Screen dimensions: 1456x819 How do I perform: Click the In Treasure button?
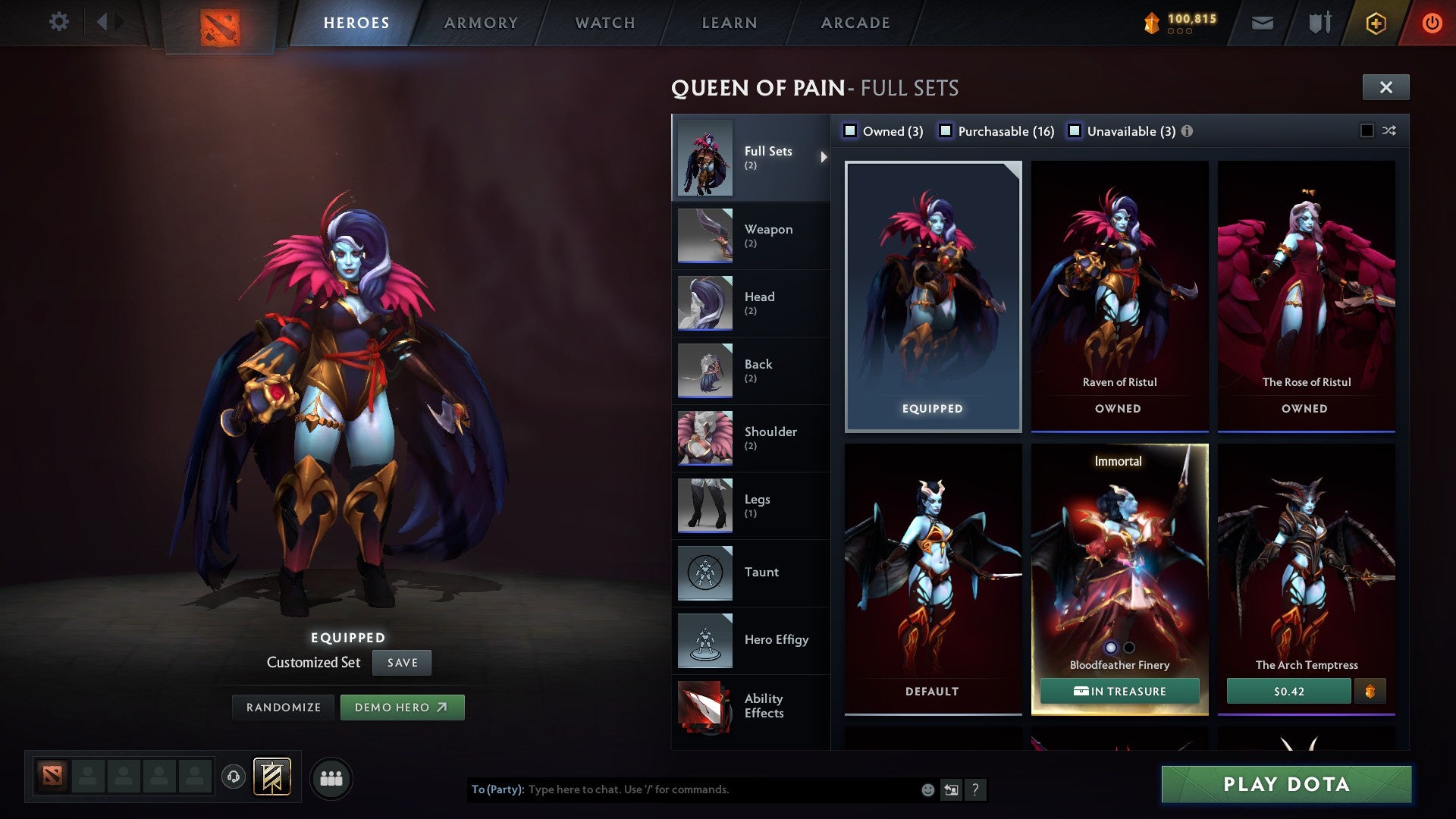pos(1119,692)
